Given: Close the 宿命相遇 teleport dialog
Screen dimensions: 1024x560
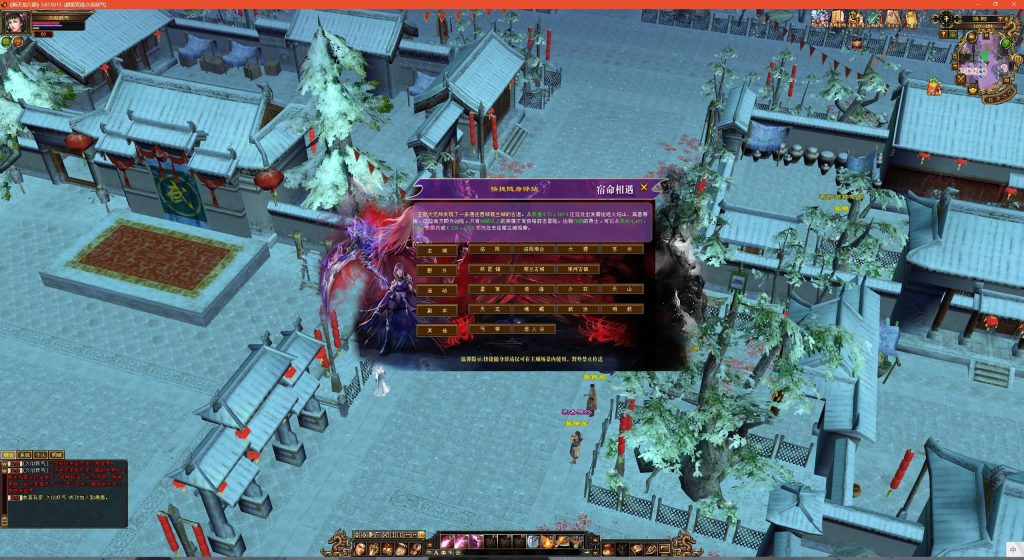Looking at the screenshot, I should (644, 186).
